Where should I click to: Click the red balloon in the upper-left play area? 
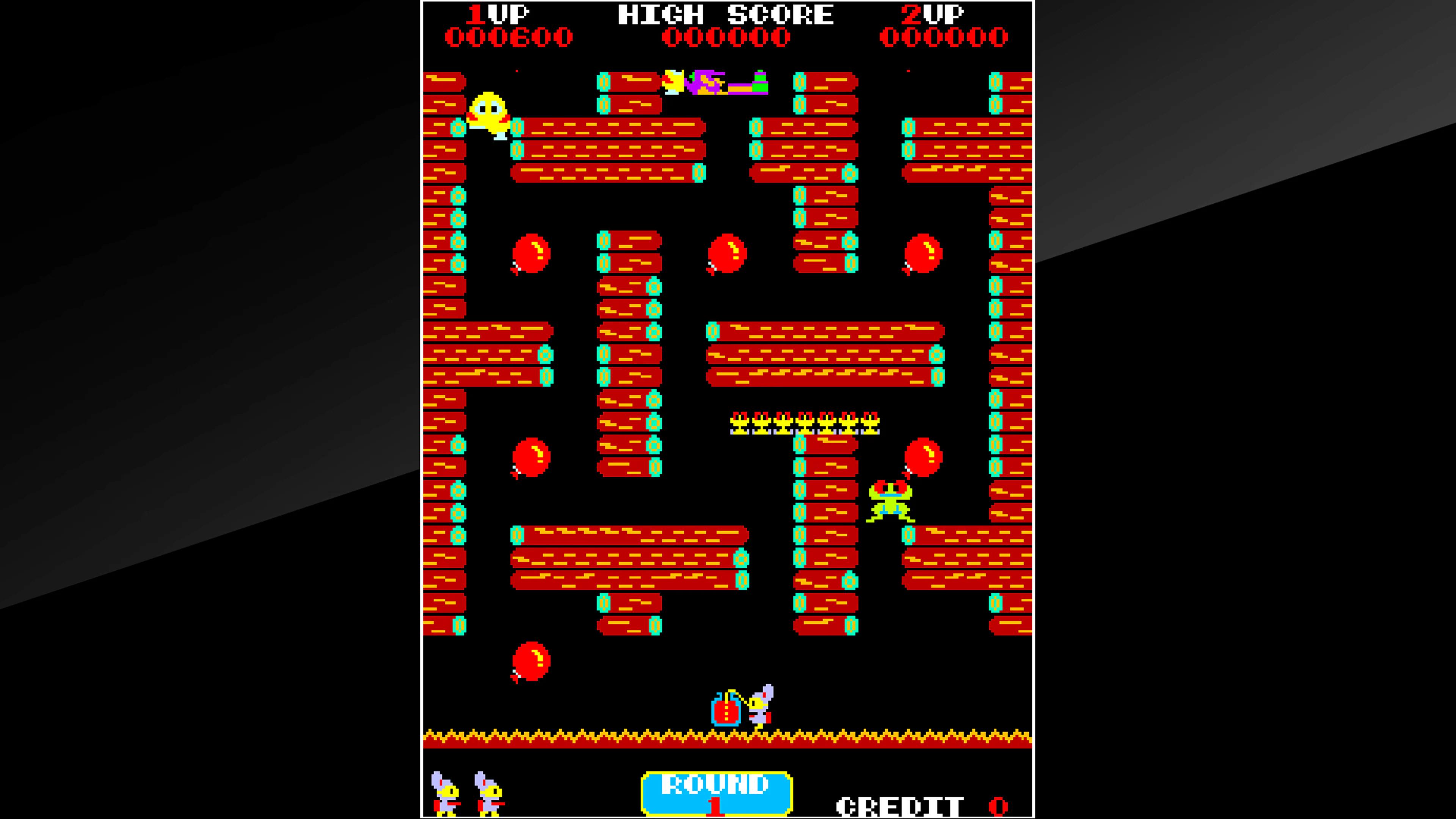click(530, 256)
